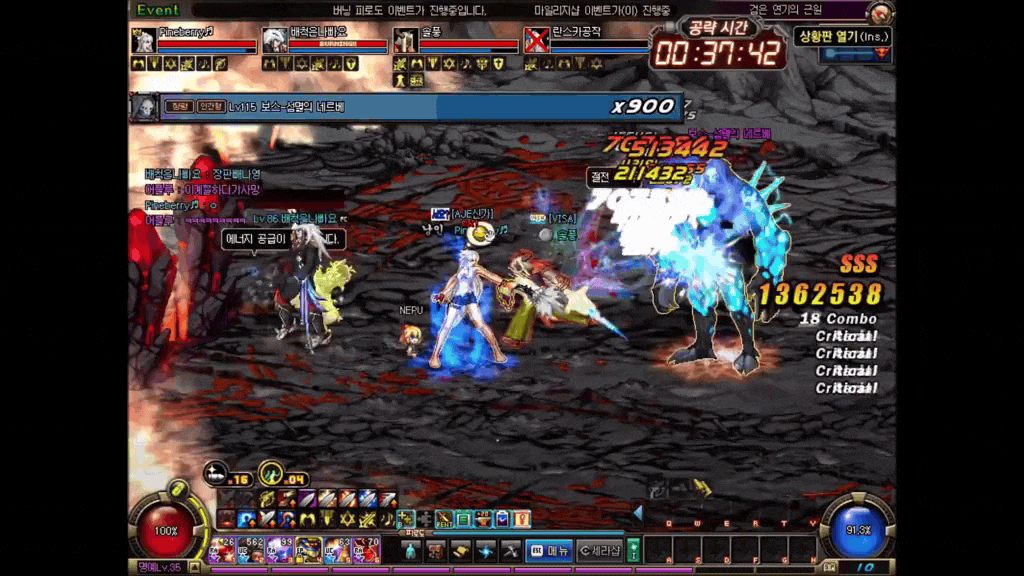
Task: Select Pineberry's party member portrait
Action: click(x=144, y=40)
